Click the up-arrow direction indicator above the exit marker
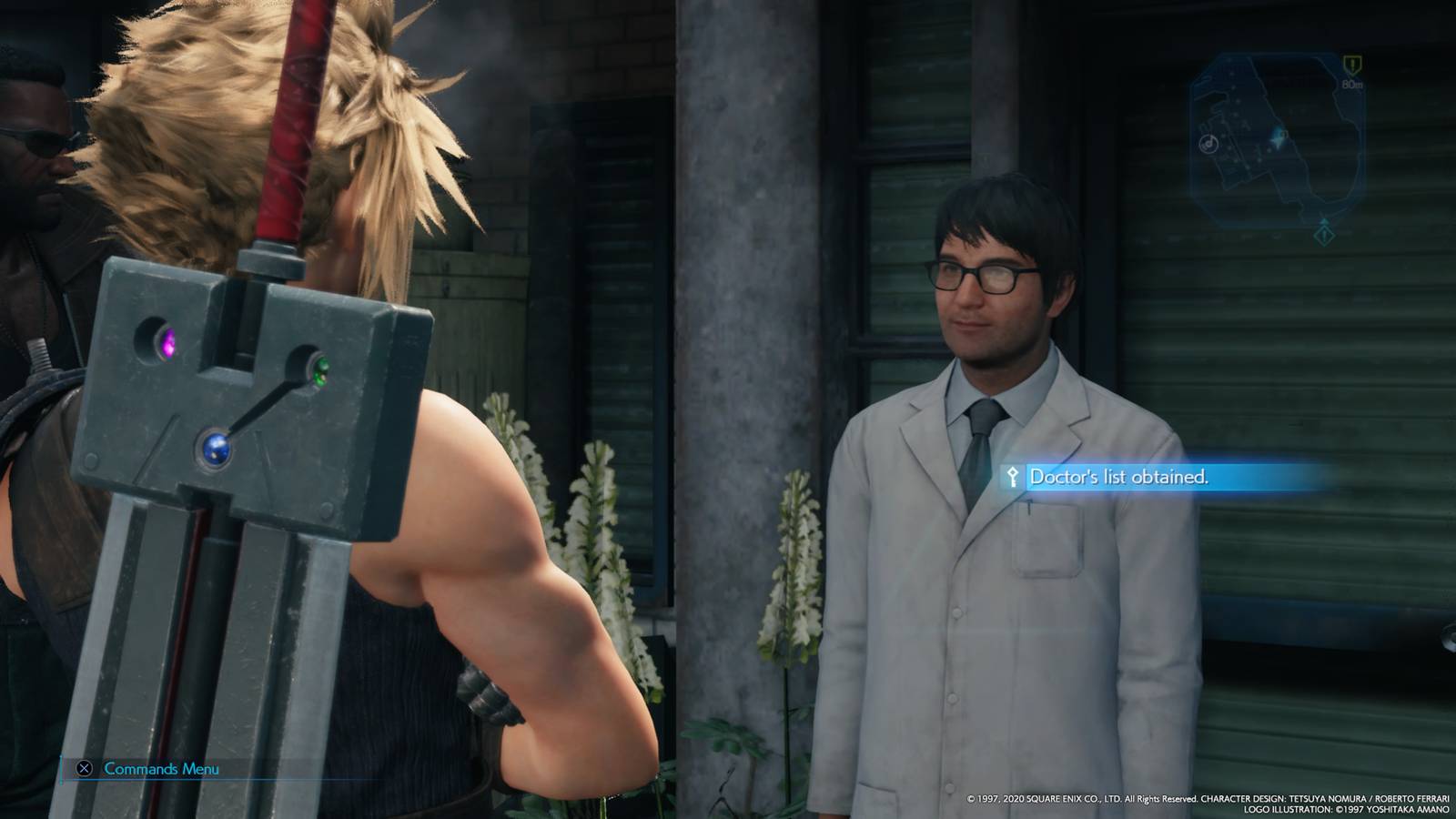Image resolution: width=1456 pixels, height=819 pixels. (x=1324, y=221)
